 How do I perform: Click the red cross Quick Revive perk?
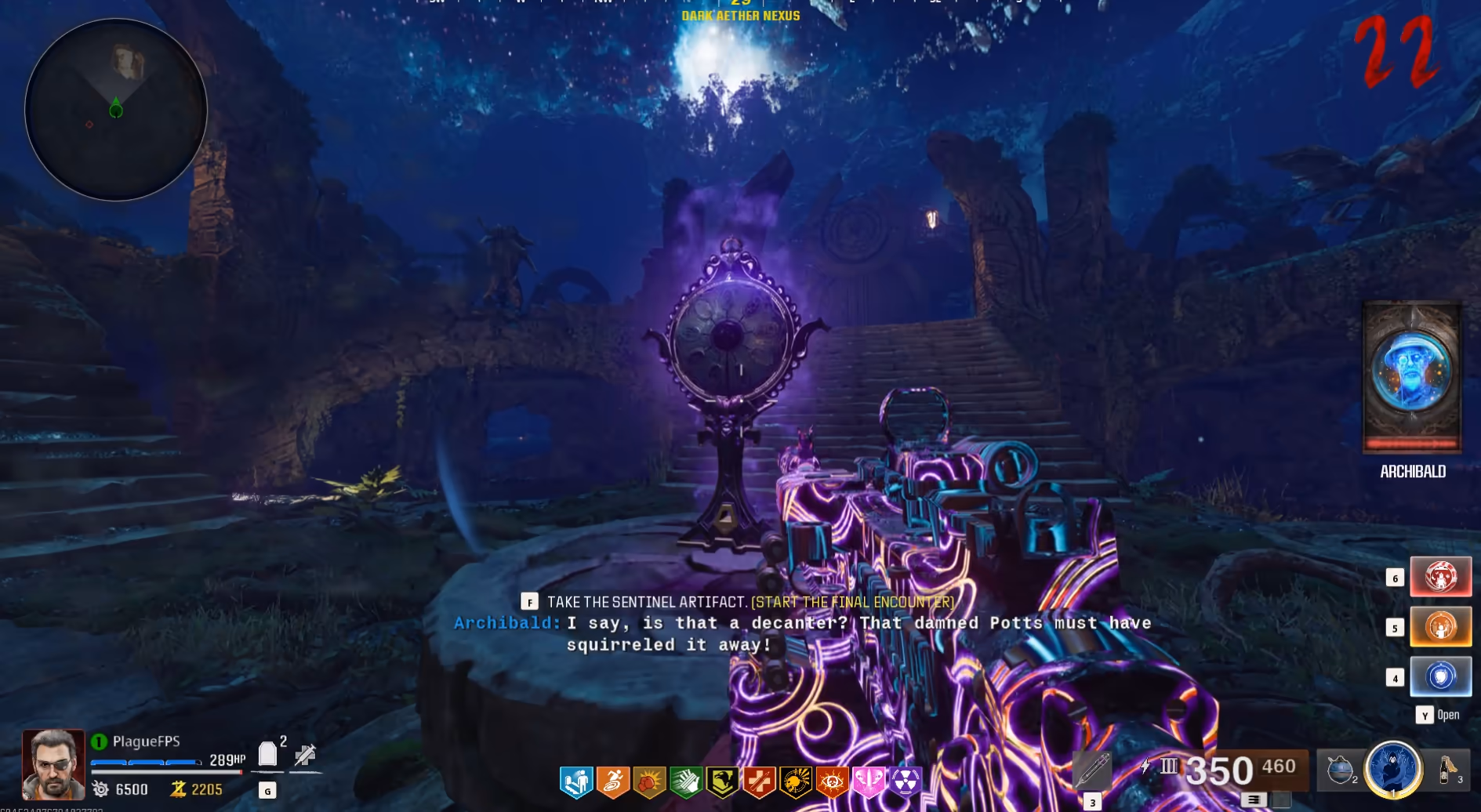point(759,781)
